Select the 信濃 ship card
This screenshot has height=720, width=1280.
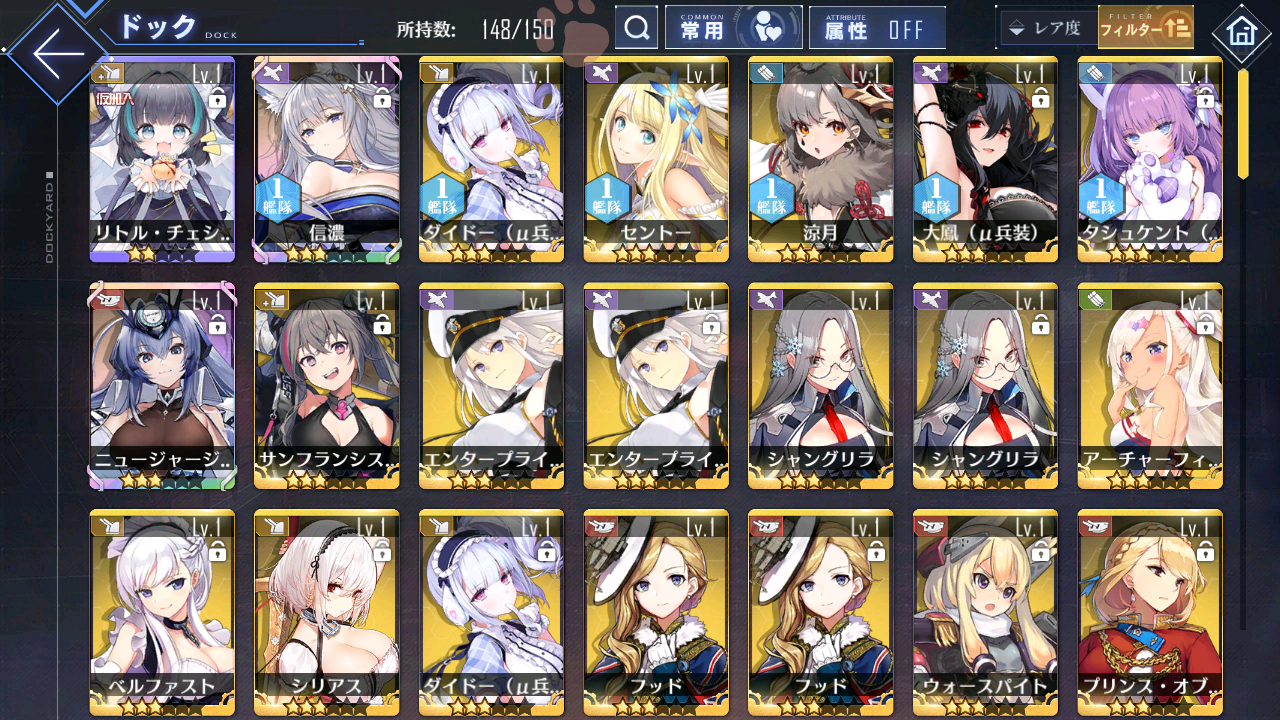[x=326, y=158]
